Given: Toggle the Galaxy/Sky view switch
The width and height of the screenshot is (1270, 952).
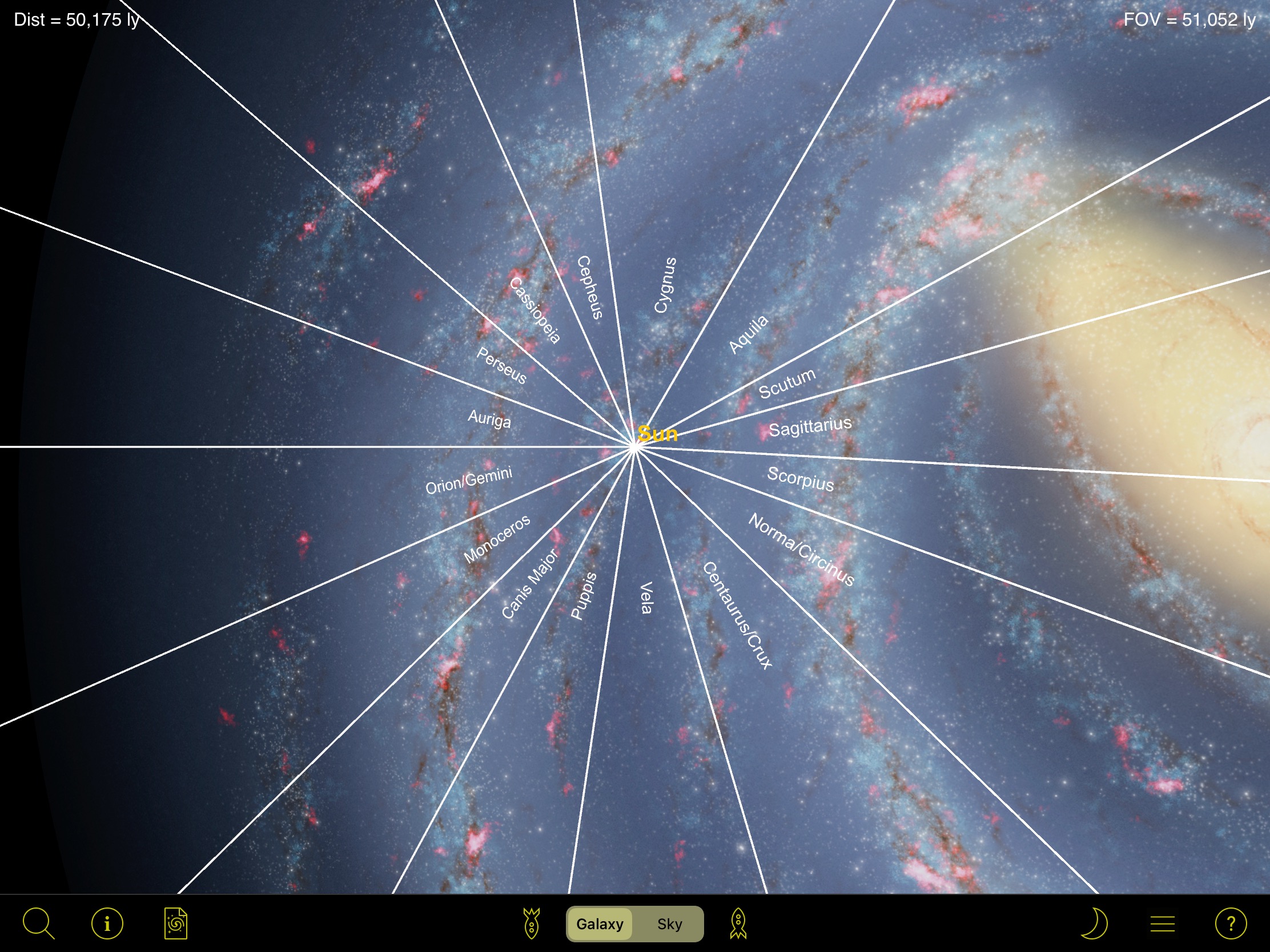Looking at the screenshot, I should [634, 924].
